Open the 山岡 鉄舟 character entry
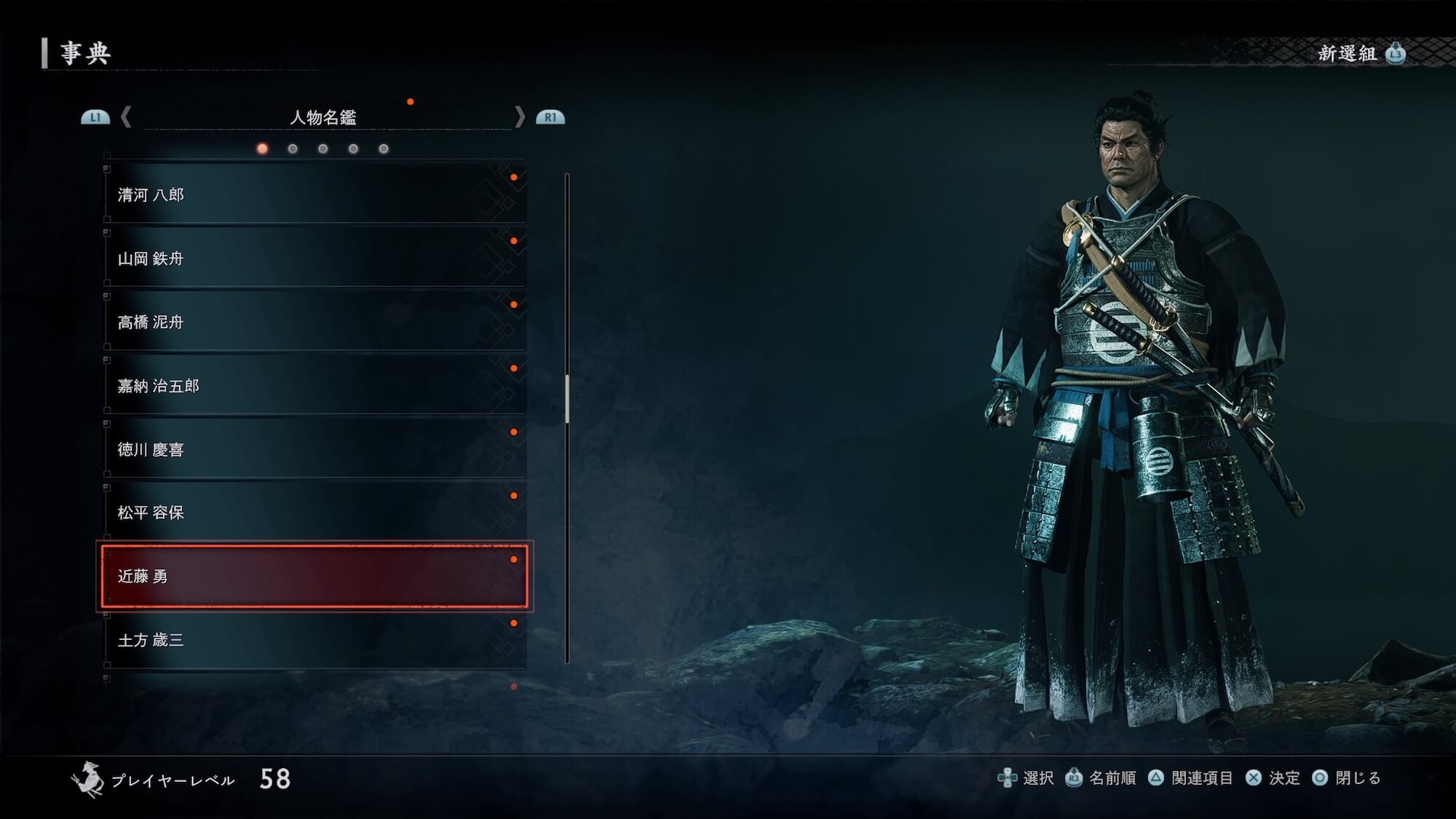This screenshot has width=1456, height=819. tap(314, 258)
